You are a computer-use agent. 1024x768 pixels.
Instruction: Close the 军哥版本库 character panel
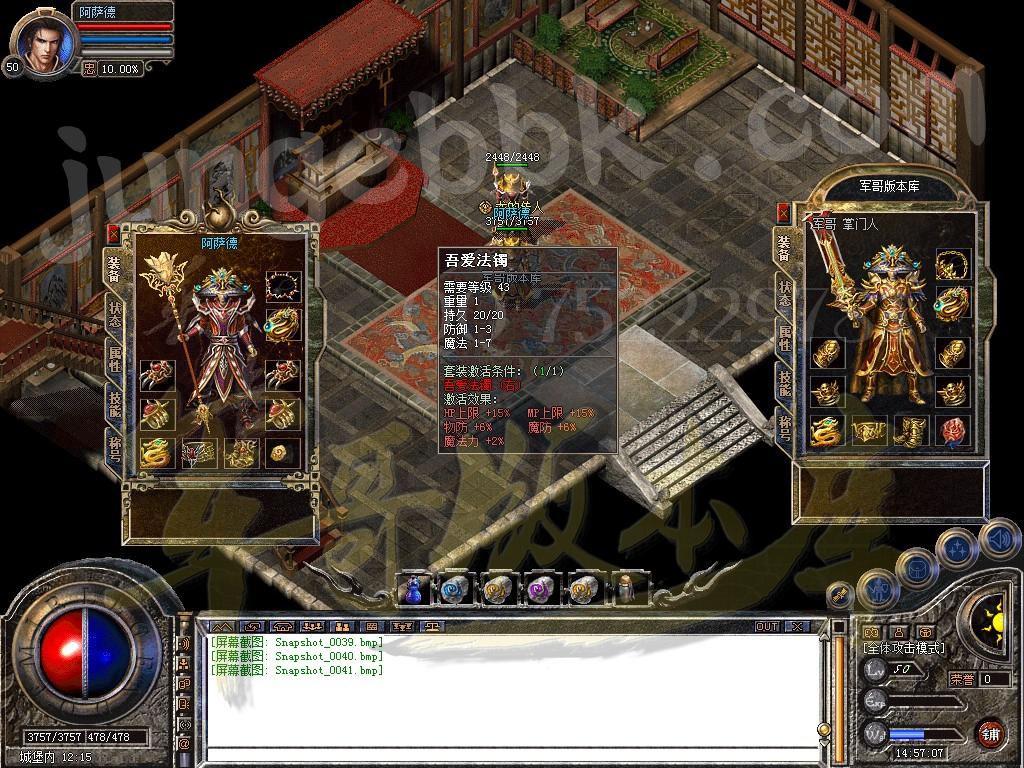(781, 212)
